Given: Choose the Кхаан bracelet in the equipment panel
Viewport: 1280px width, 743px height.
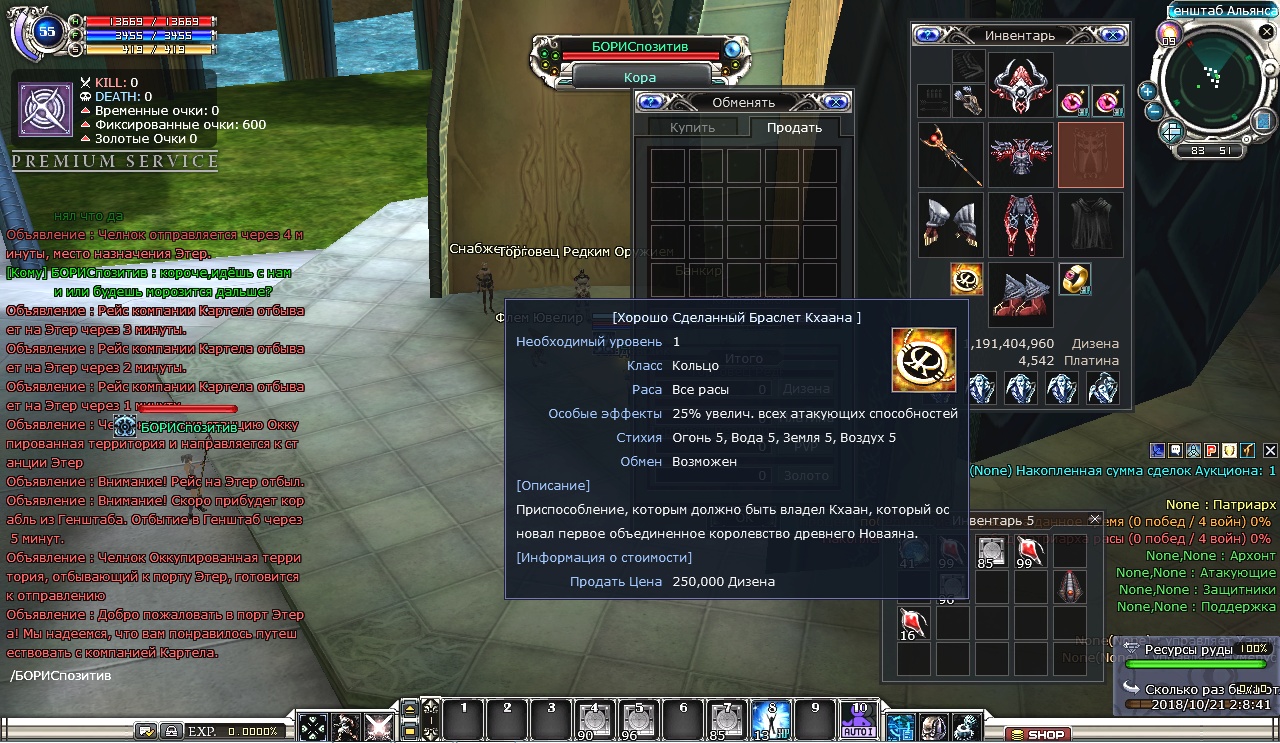Looking at the screenshot, I should (x=966, y=279).
